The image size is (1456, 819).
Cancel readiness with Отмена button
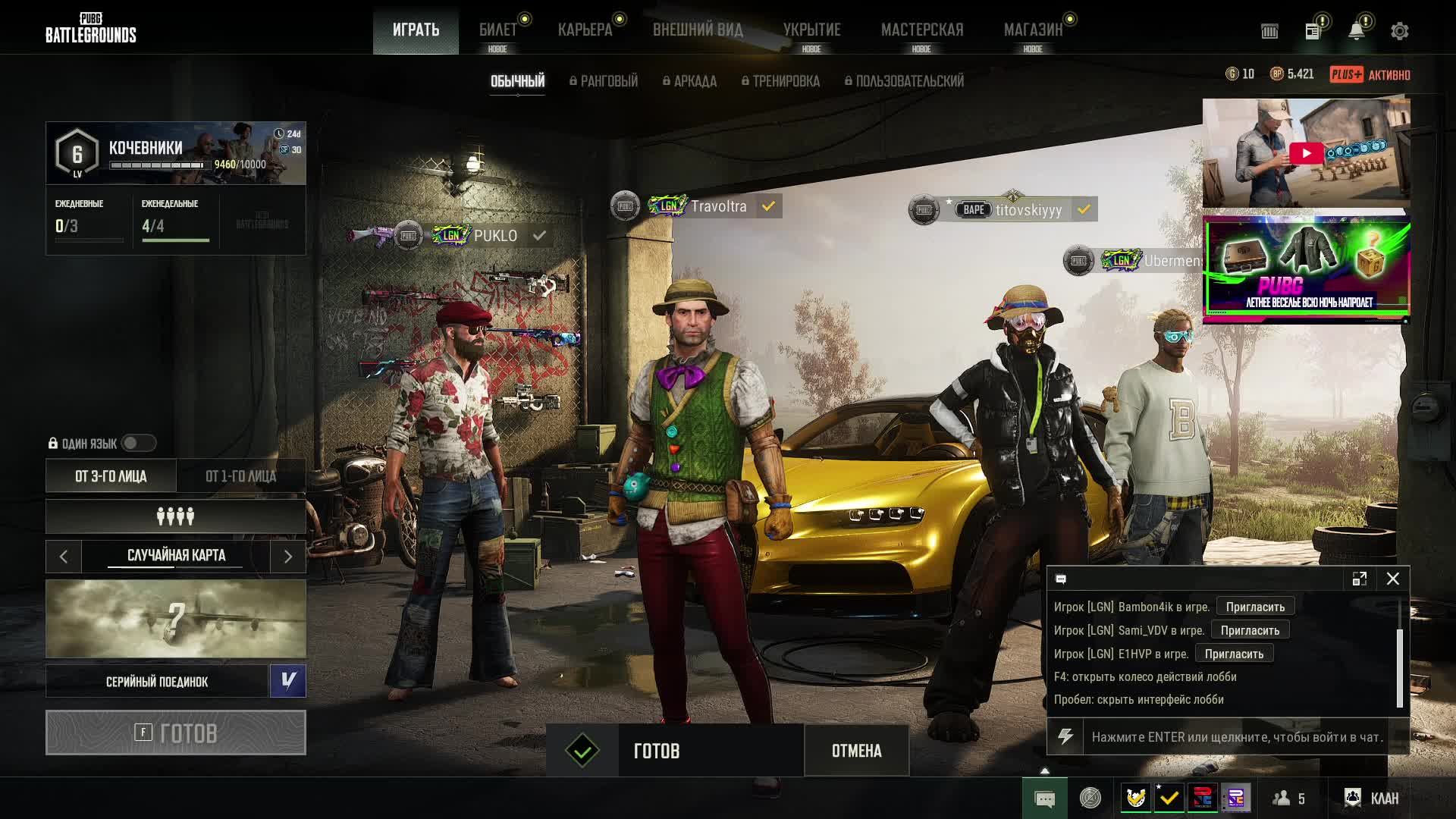pyautogui.click(x=856, y=751)
